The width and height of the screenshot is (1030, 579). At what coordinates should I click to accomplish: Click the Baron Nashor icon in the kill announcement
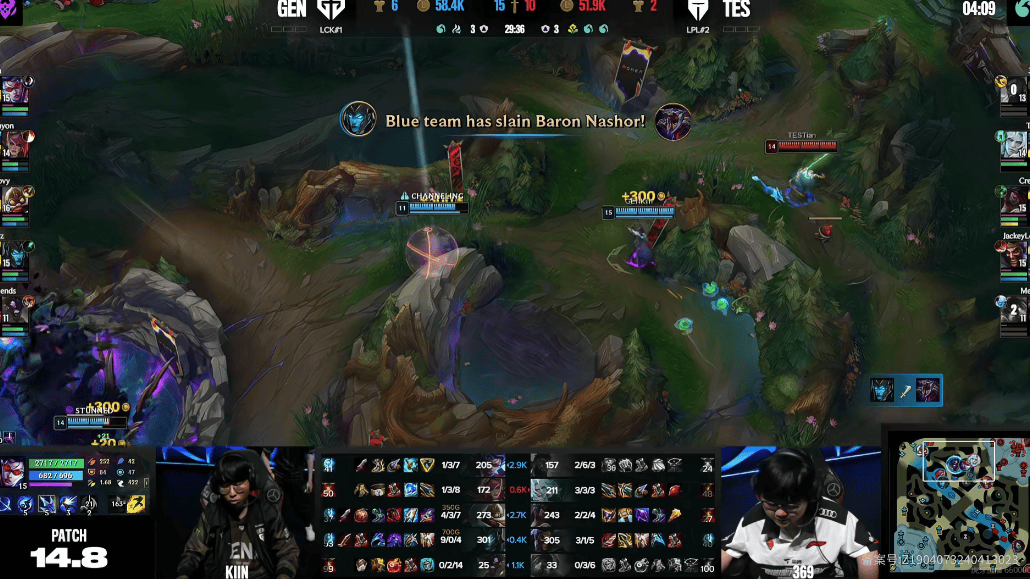[673, 121]
